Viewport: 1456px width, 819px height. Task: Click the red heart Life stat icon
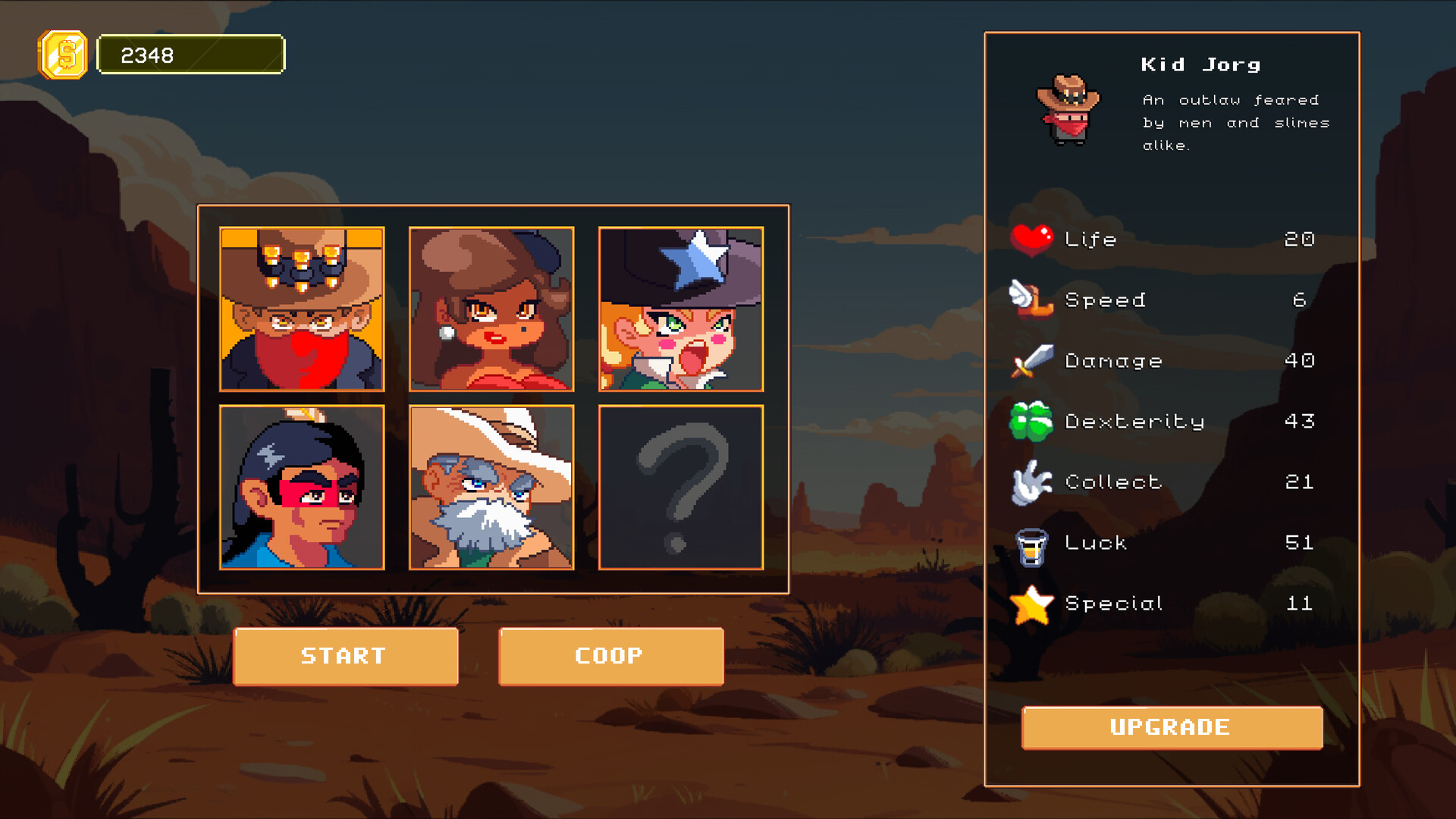coord(1031,238)
